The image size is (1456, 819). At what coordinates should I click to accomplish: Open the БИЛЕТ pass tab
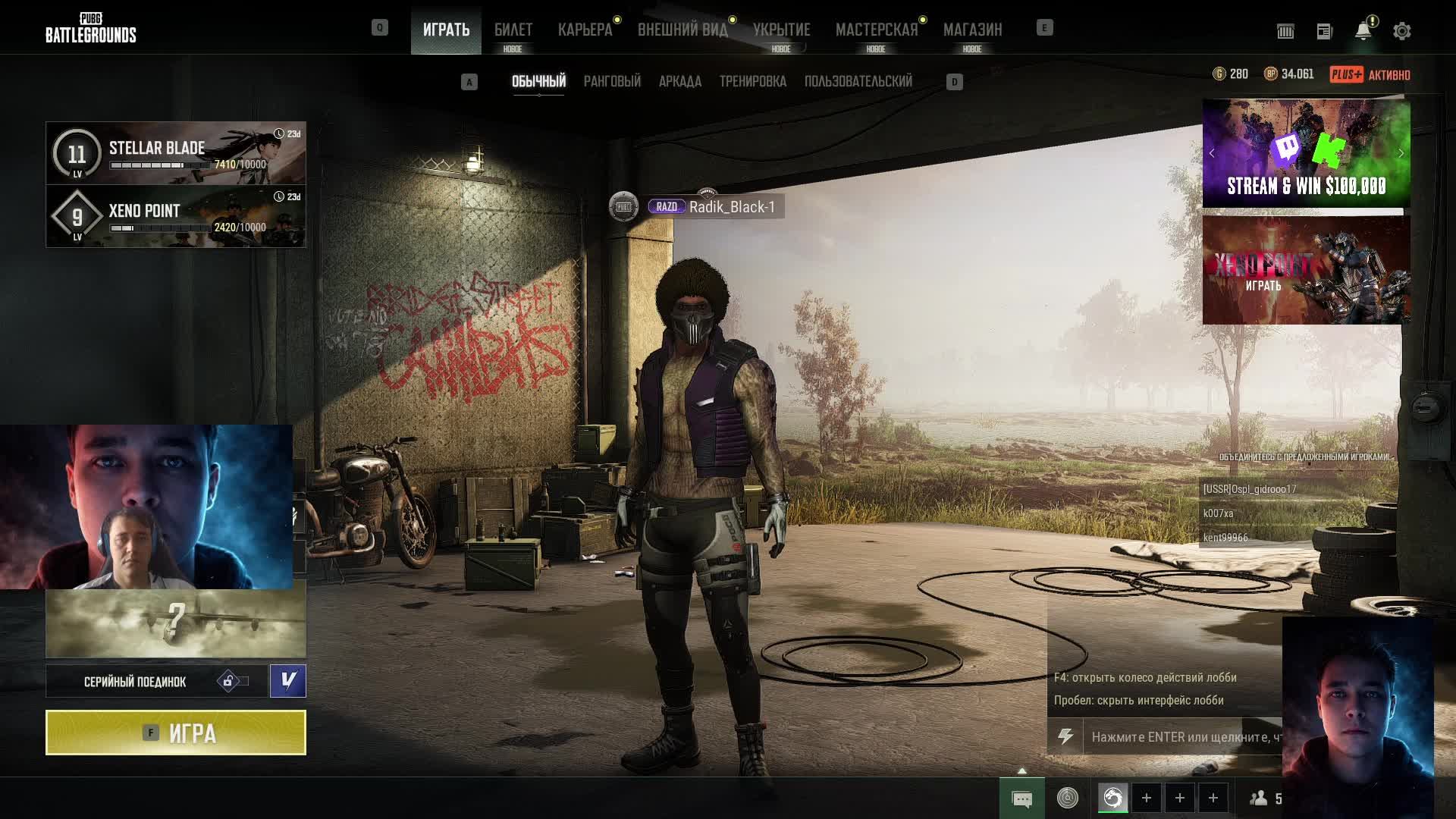pos(513,30)
